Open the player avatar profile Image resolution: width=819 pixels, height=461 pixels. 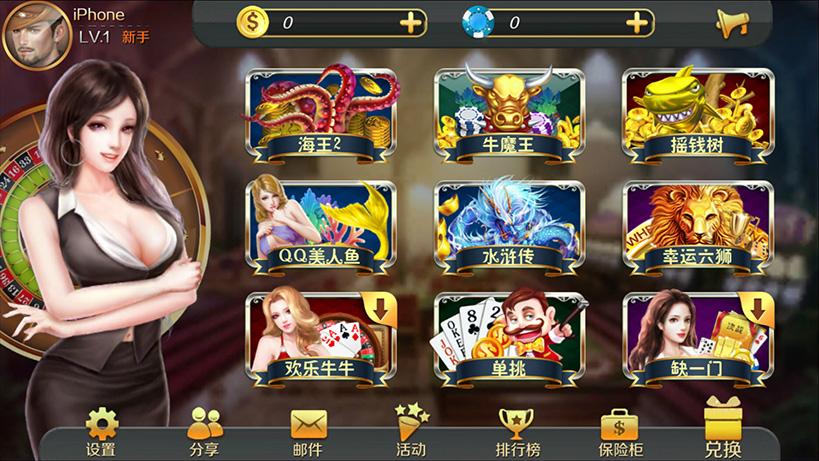(x=34, y=35)
